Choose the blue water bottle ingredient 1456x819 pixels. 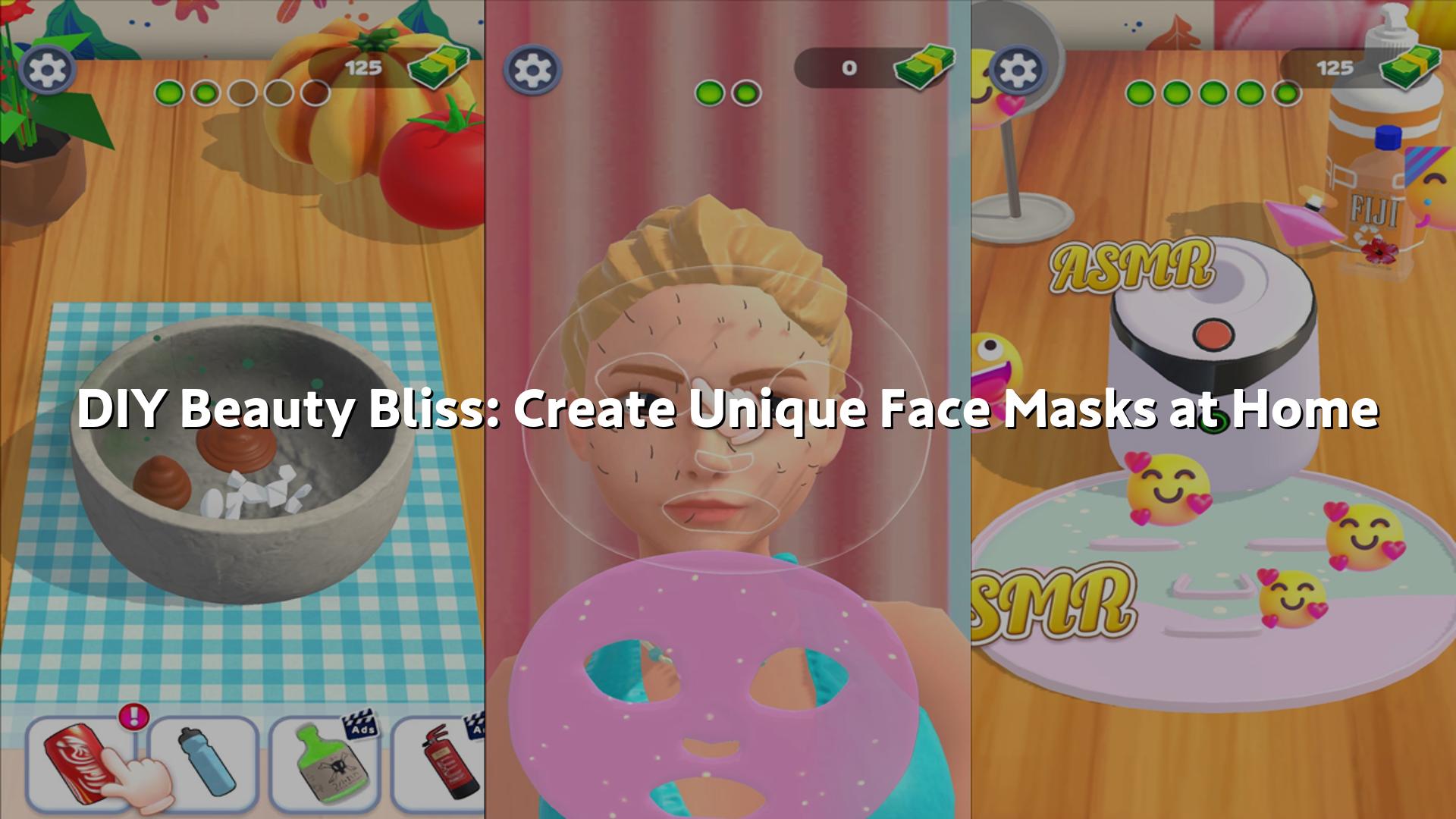pos(202,762)
